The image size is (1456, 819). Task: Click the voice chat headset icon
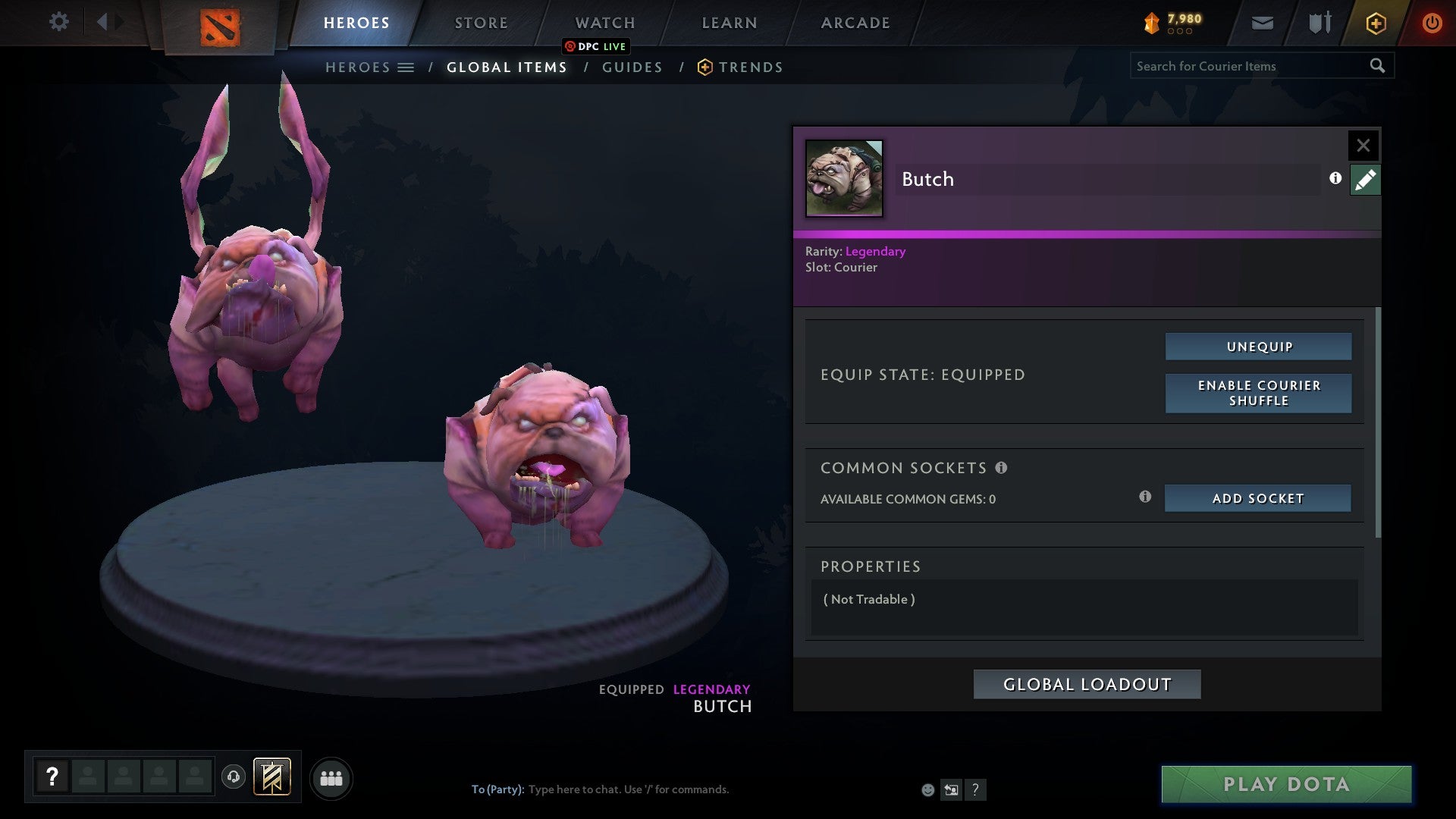coord(234,777)
